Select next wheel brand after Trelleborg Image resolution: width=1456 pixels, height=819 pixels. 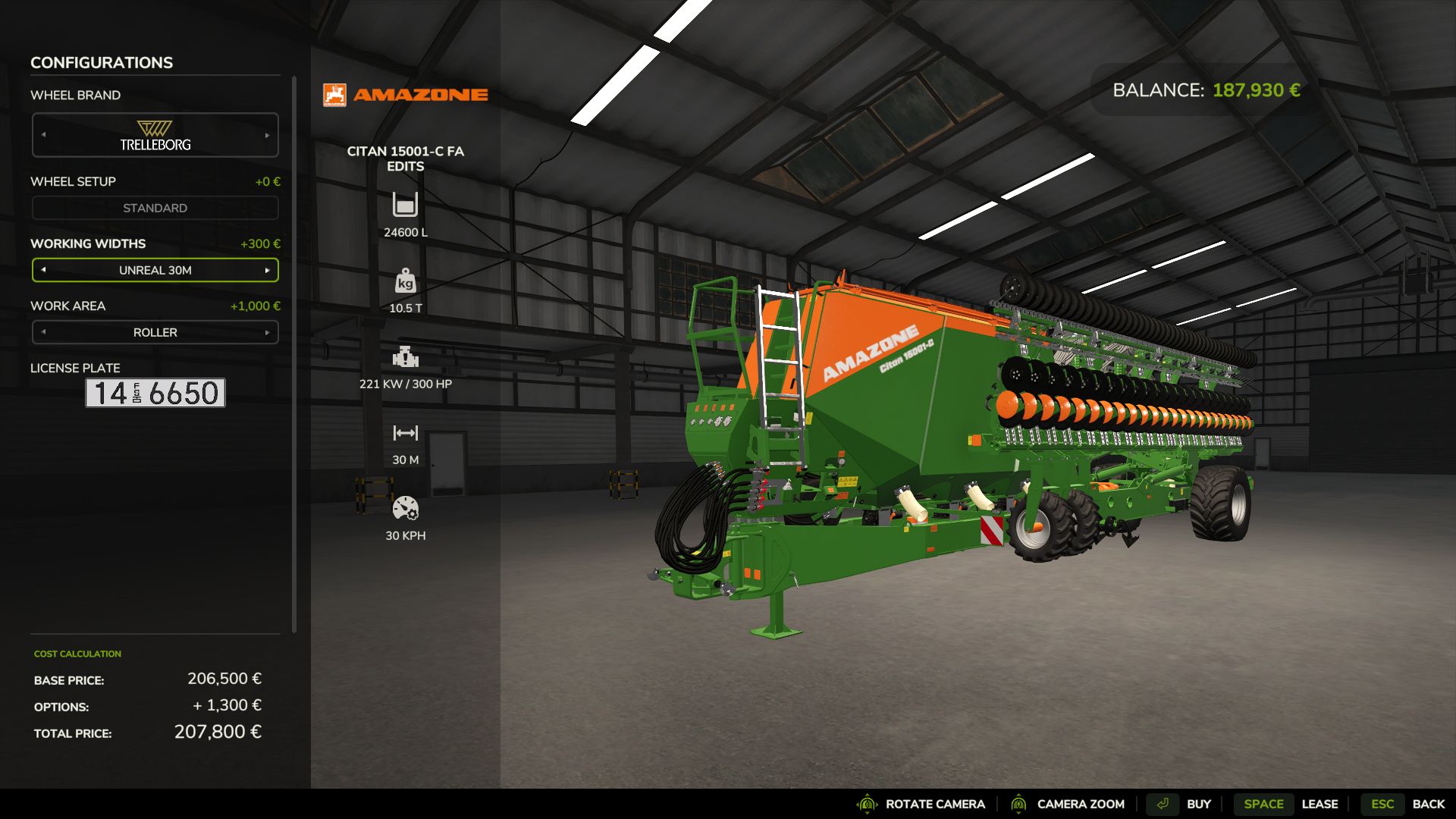[x=267, y=135]
